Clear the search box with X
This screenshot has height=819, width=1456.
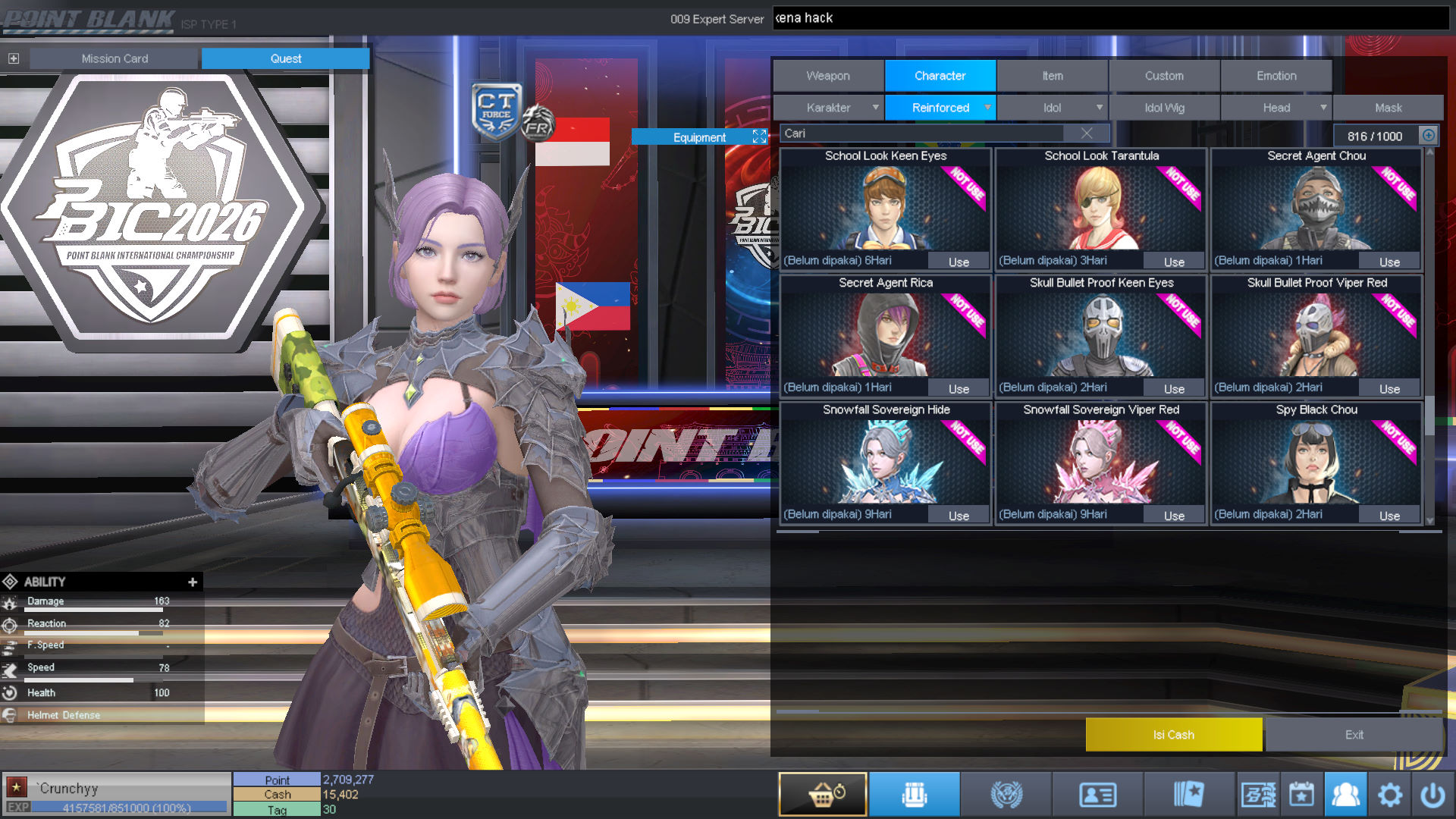(1087, 133)
